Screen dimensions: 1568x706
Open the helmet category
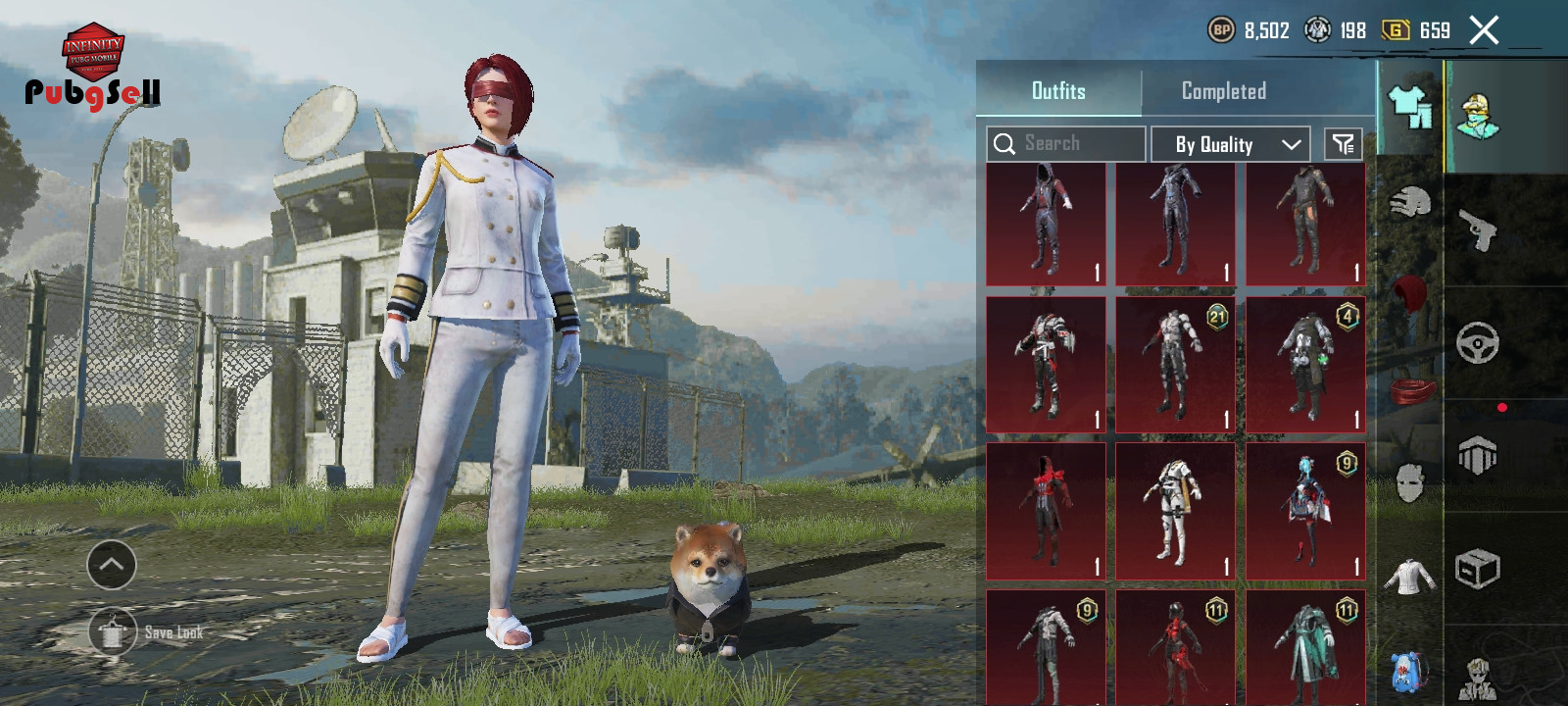click(1410, 203)
